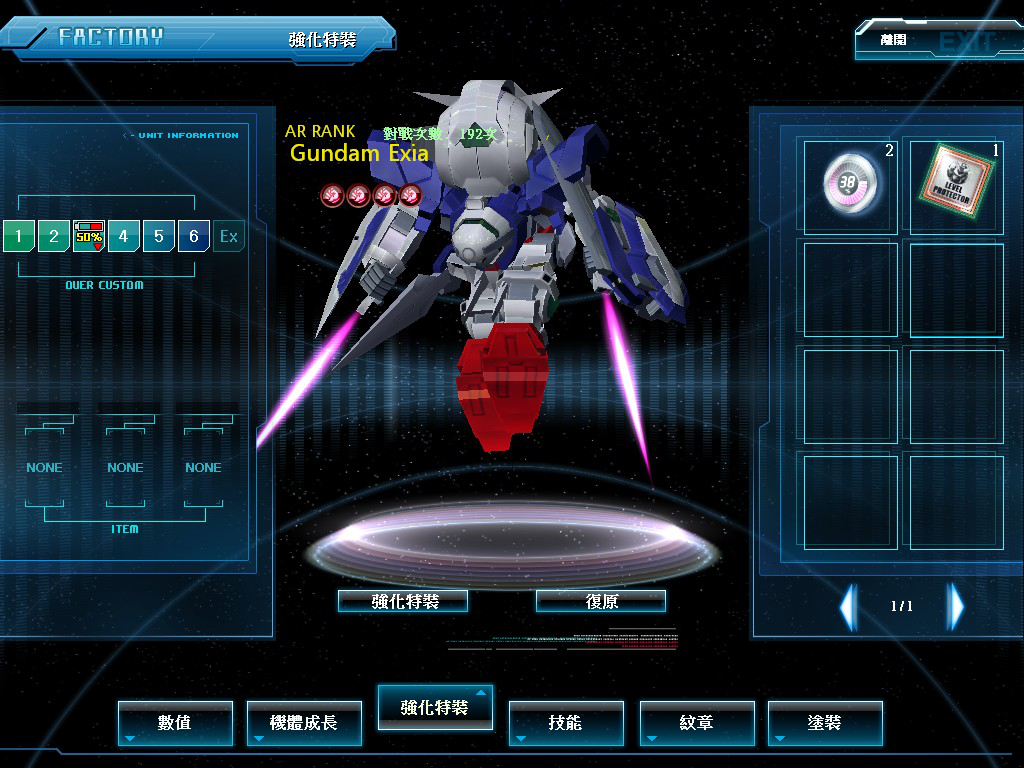Viewport: 1024px width, 768px height.
Task: Select Over Custom slot 5
Action: click(x=158, y=237)
